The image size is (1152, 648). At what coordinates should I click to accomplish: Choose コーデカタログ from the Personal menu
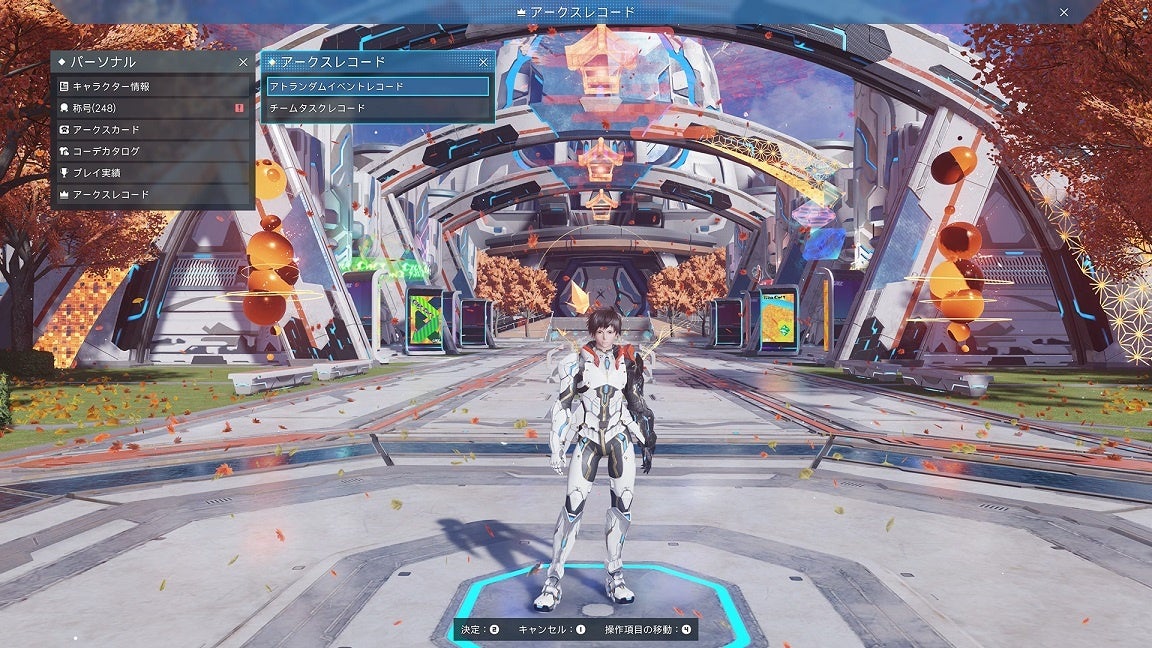point(152,151)
